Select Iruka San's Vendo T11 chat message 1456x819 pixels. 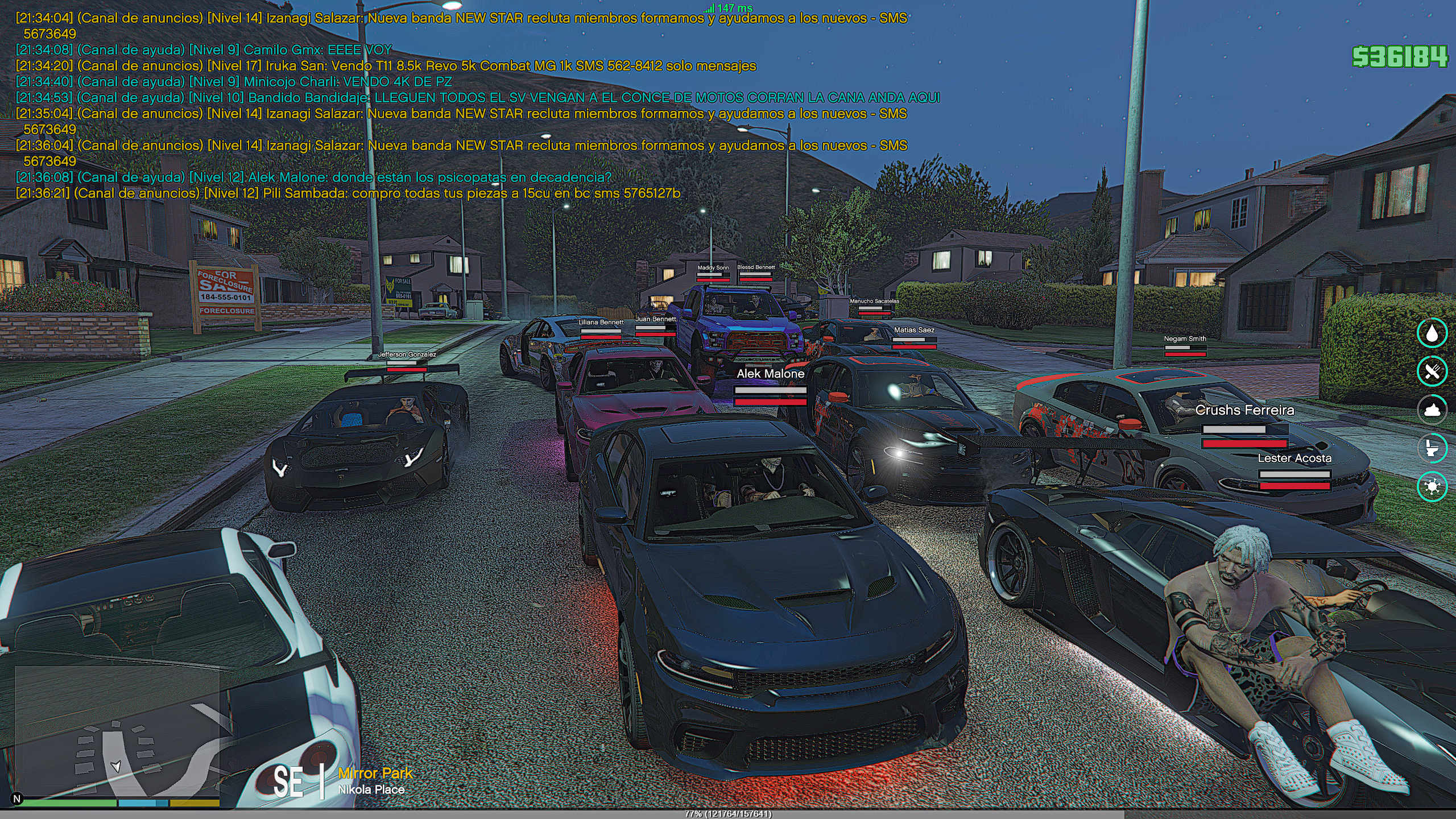point(386,66)
